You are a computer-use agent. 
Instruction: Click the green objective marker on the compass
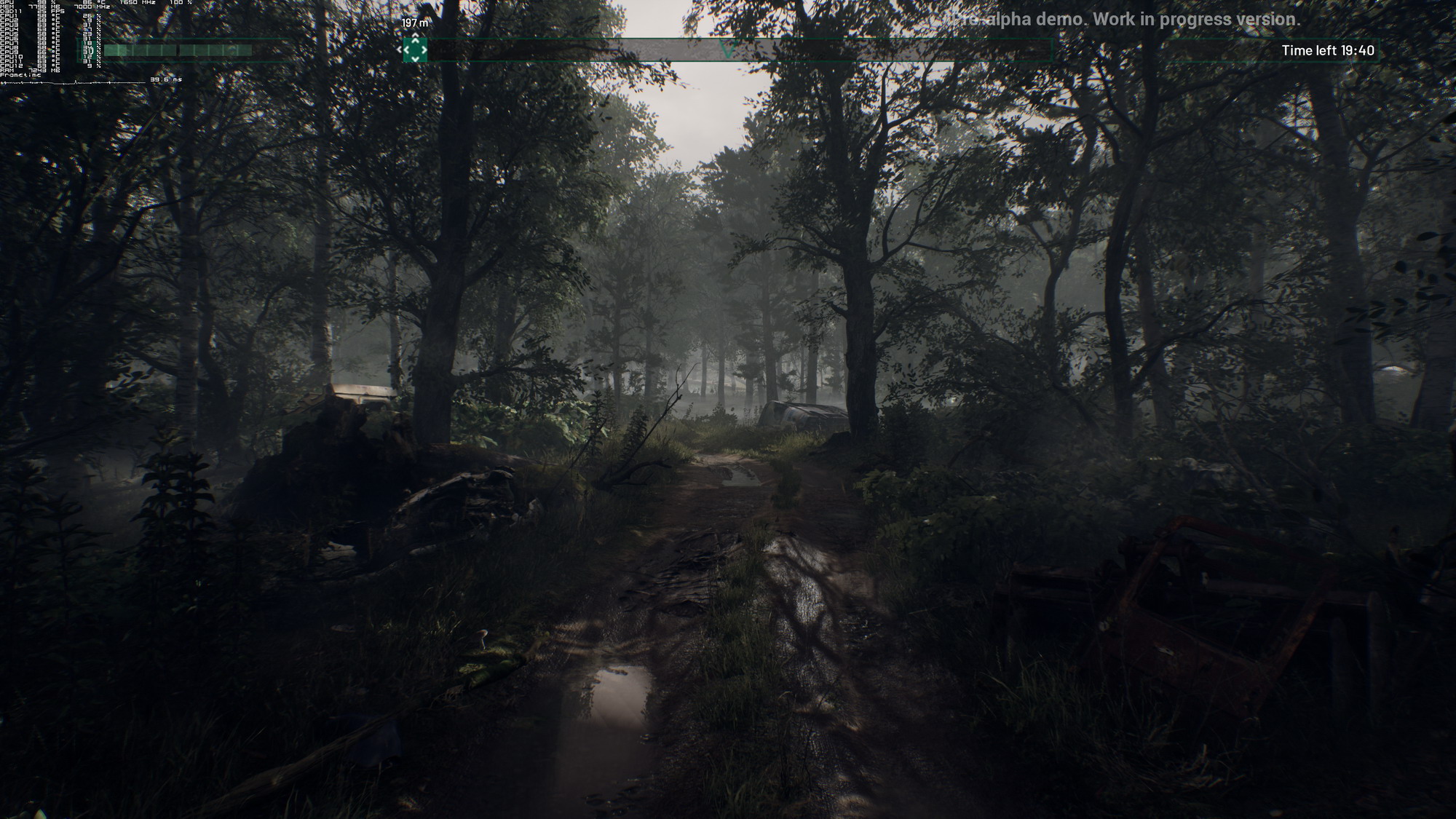[415, 50]
